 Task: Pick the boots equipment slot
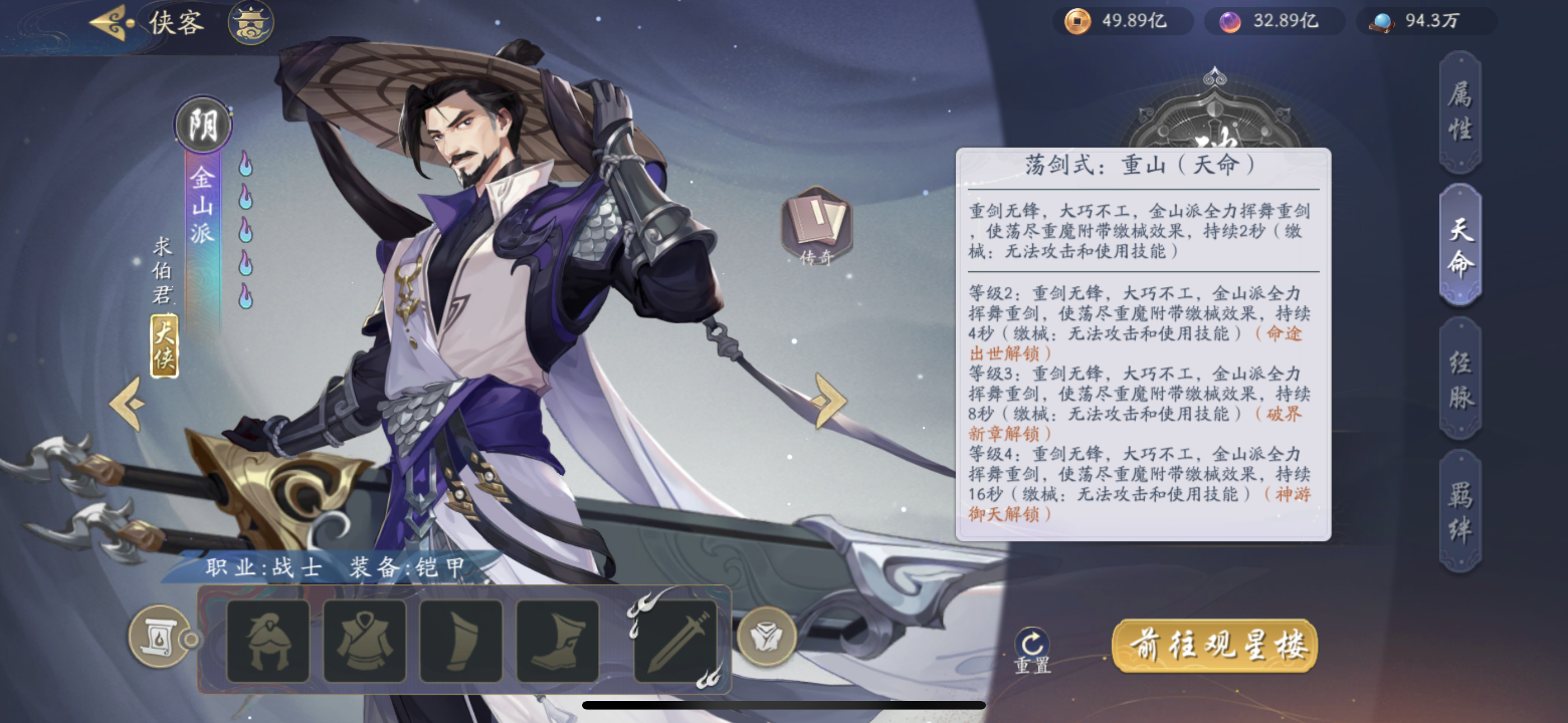point(557,641)
